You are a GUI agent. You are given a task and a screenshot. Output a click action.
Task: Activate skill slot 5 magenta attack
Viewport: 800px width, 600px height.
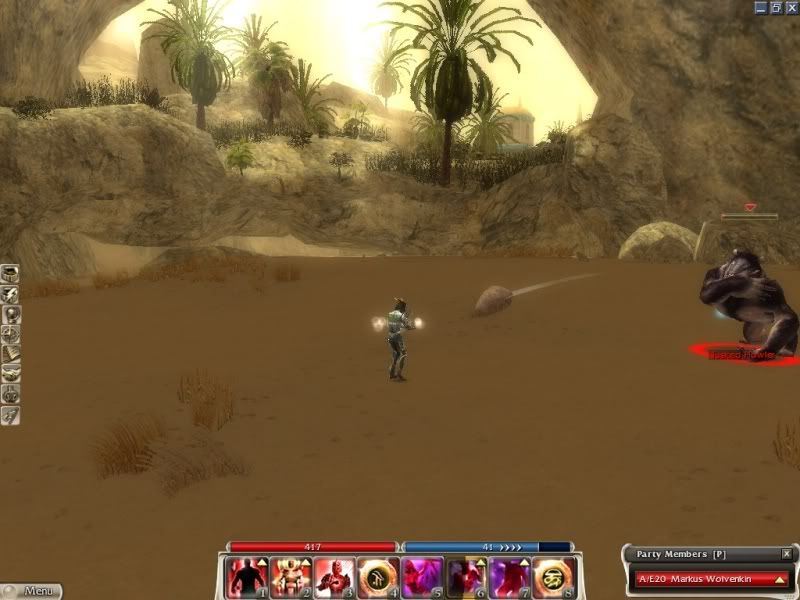[x=421, y=577]
